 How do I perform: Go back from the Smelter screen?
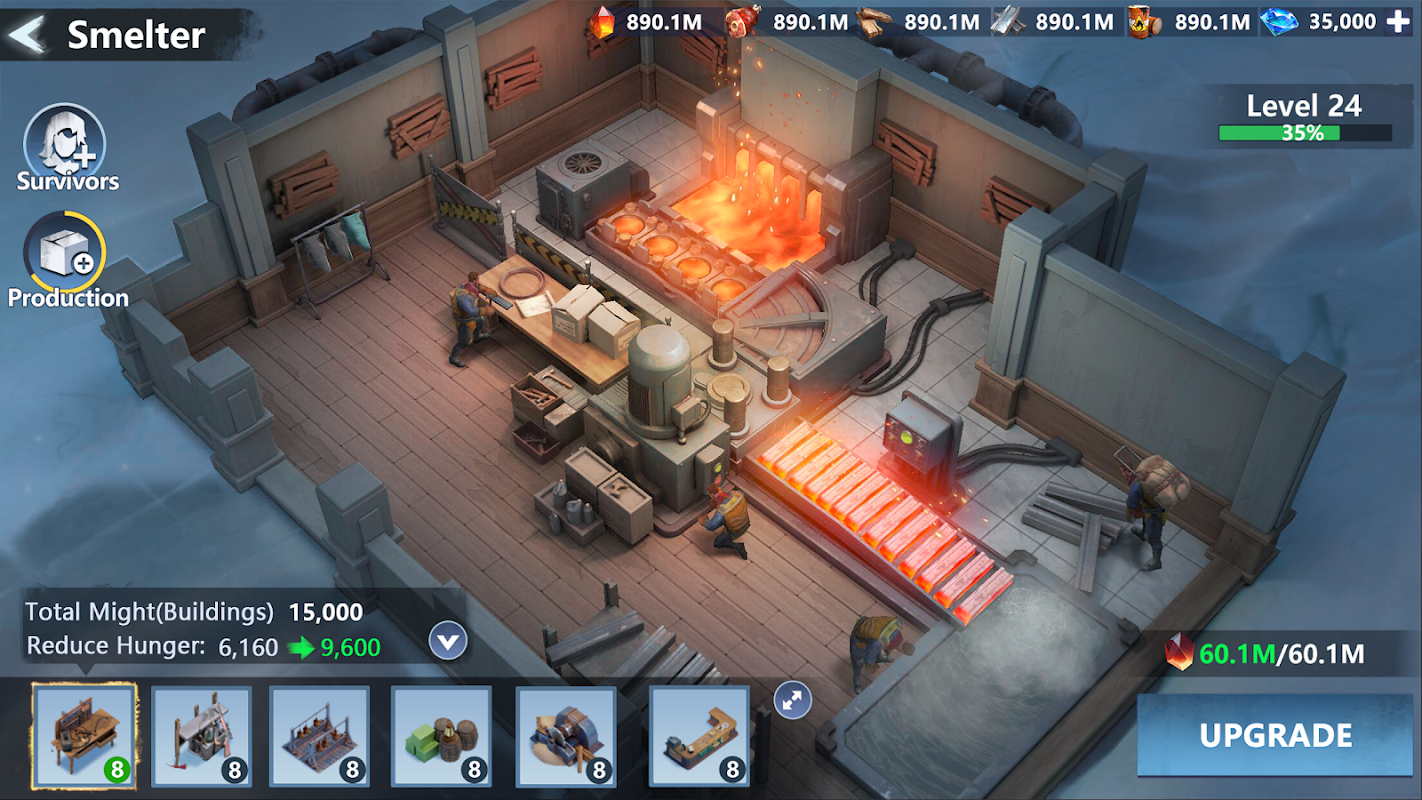click(x=28, y=34)
